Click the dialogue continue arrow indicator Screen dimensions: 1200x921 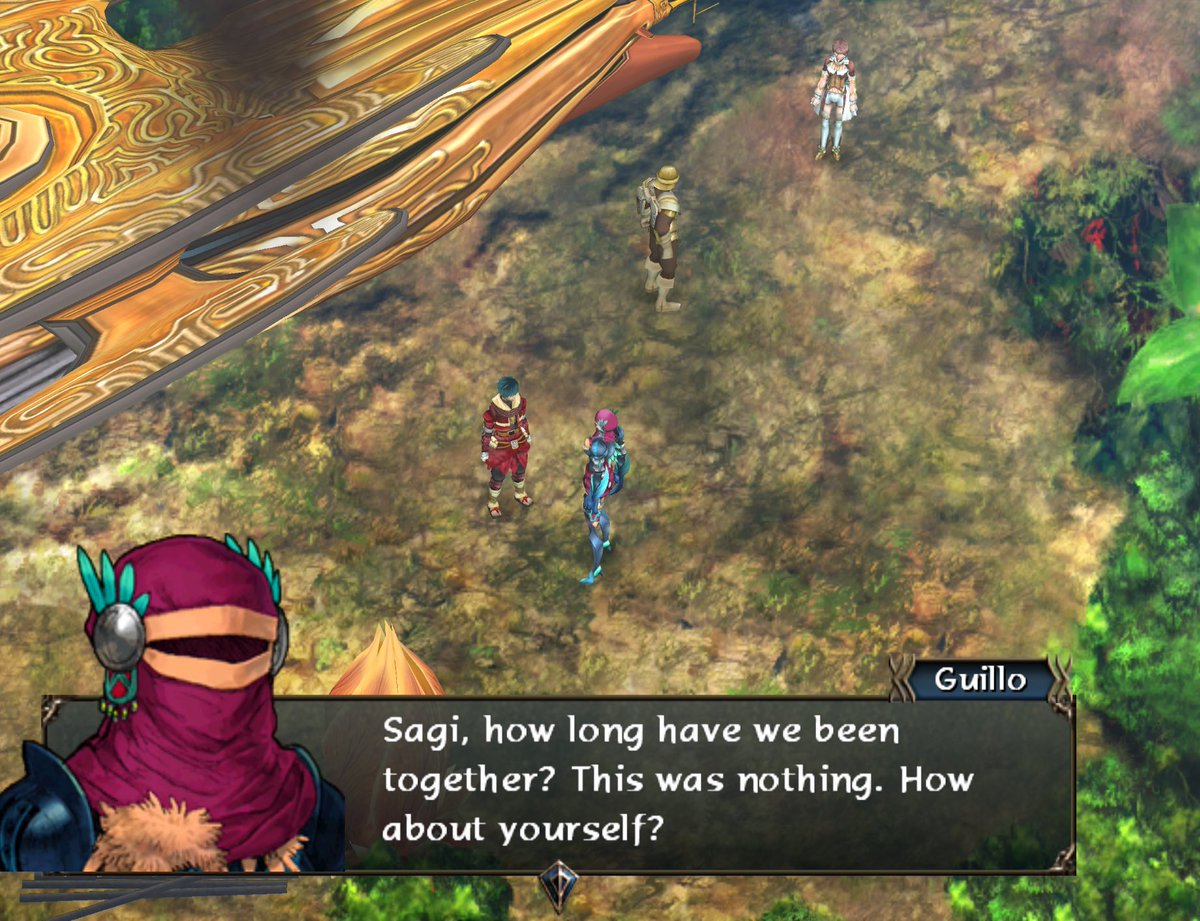click(558, 884)
